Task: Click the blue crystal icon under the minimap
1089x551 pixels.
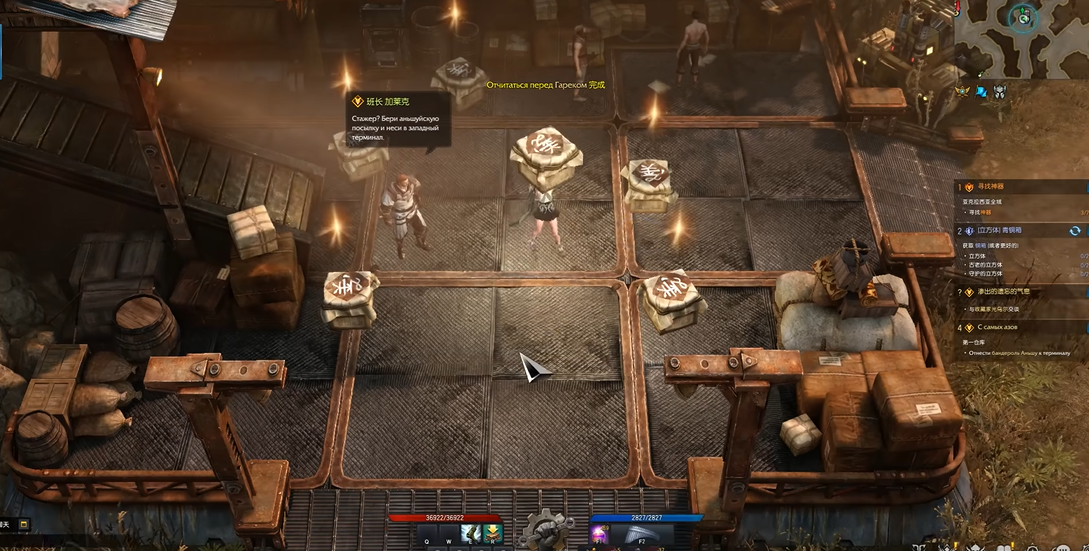Action: [982, 91]
